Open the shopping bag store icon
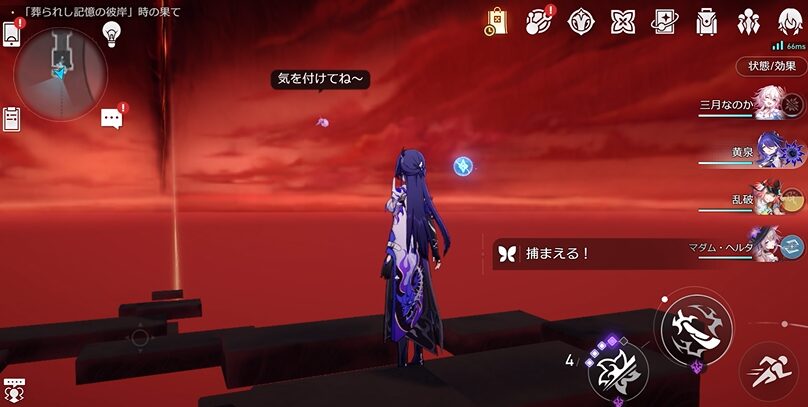The width and height of the screenshot is (808, 407). click(x=497, y=21)
